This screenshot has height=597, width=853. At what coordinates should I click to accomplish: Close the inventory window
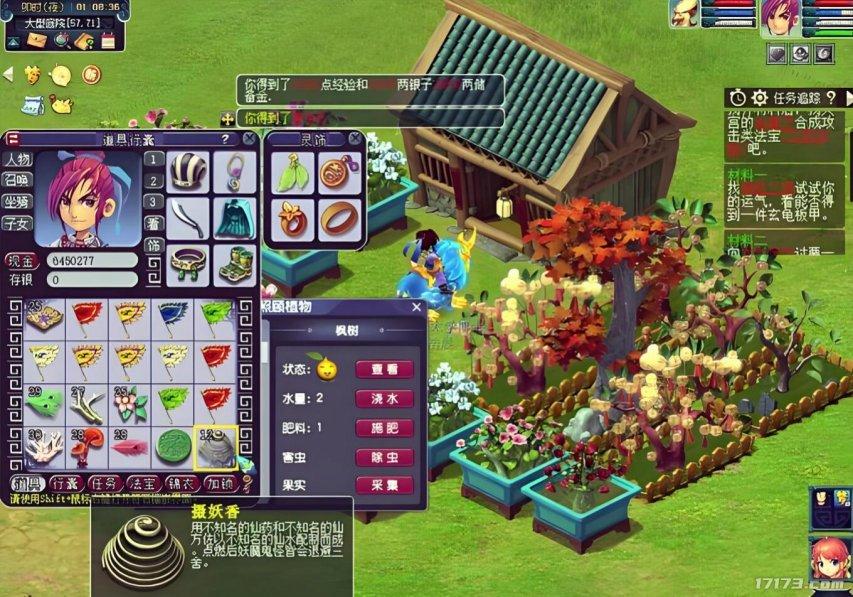pos(248,139)
